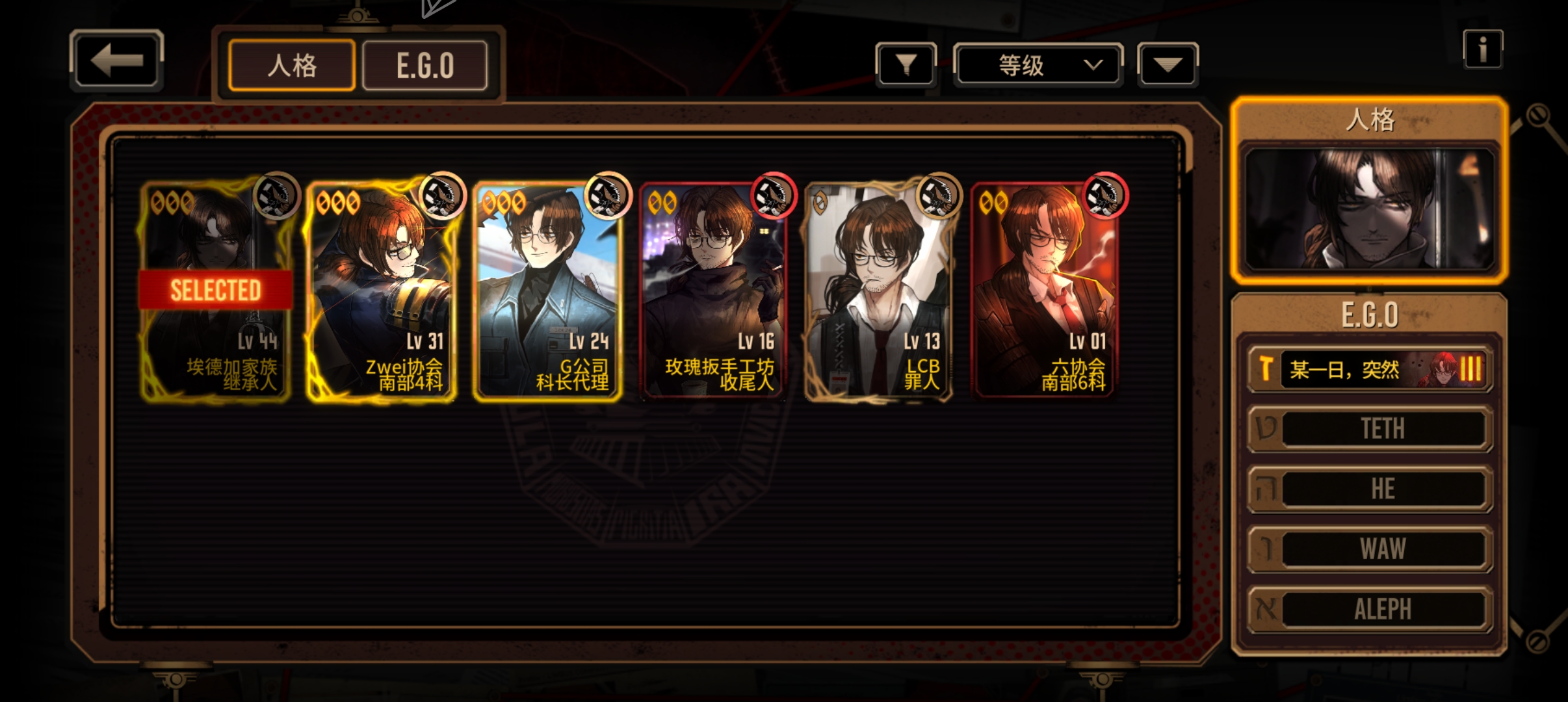Switch to the E.G.O tab
Viewport: 1568px width, 702px height.
coord(425,65)
